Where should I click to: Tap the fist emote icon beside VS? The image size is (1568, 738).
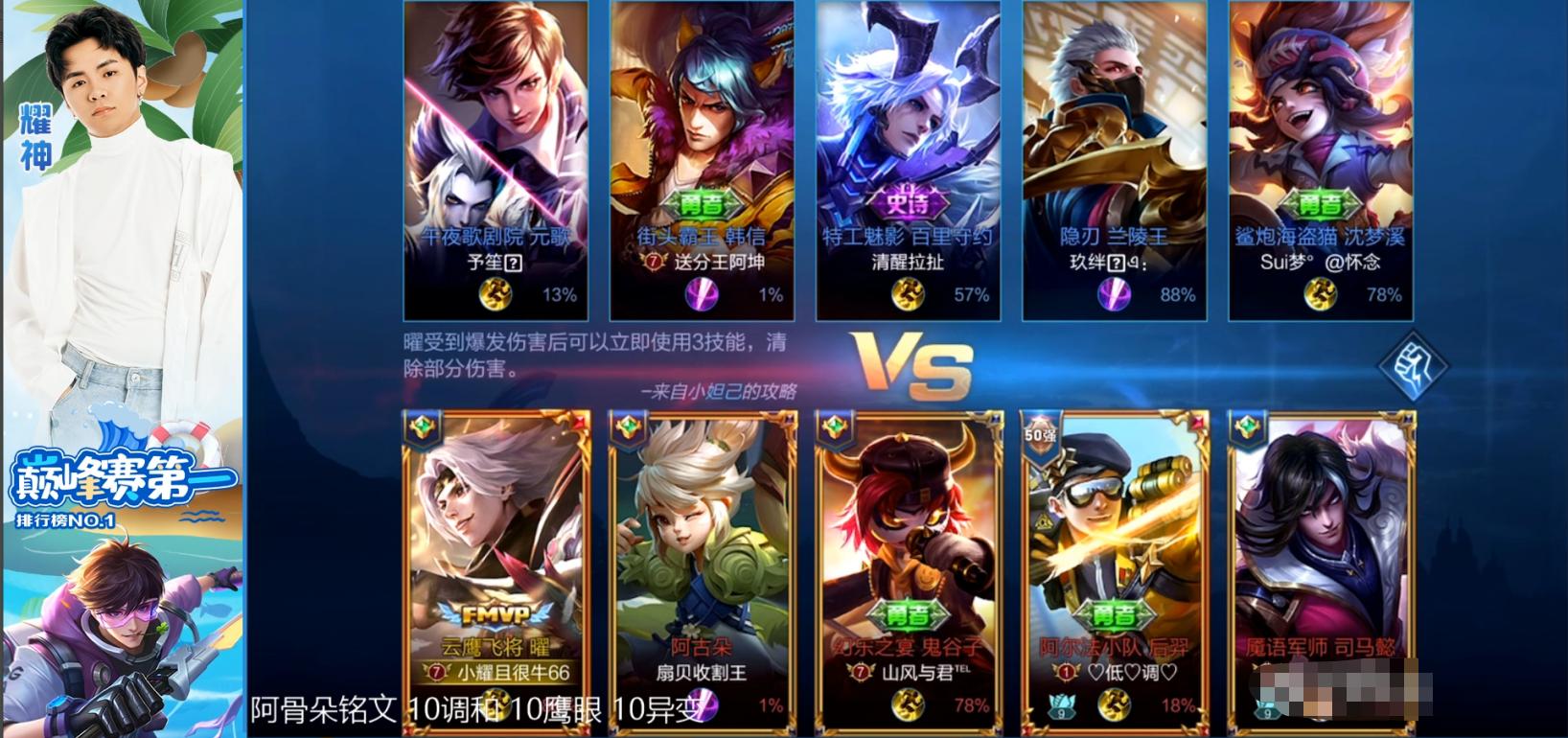tap(1412, 365)
